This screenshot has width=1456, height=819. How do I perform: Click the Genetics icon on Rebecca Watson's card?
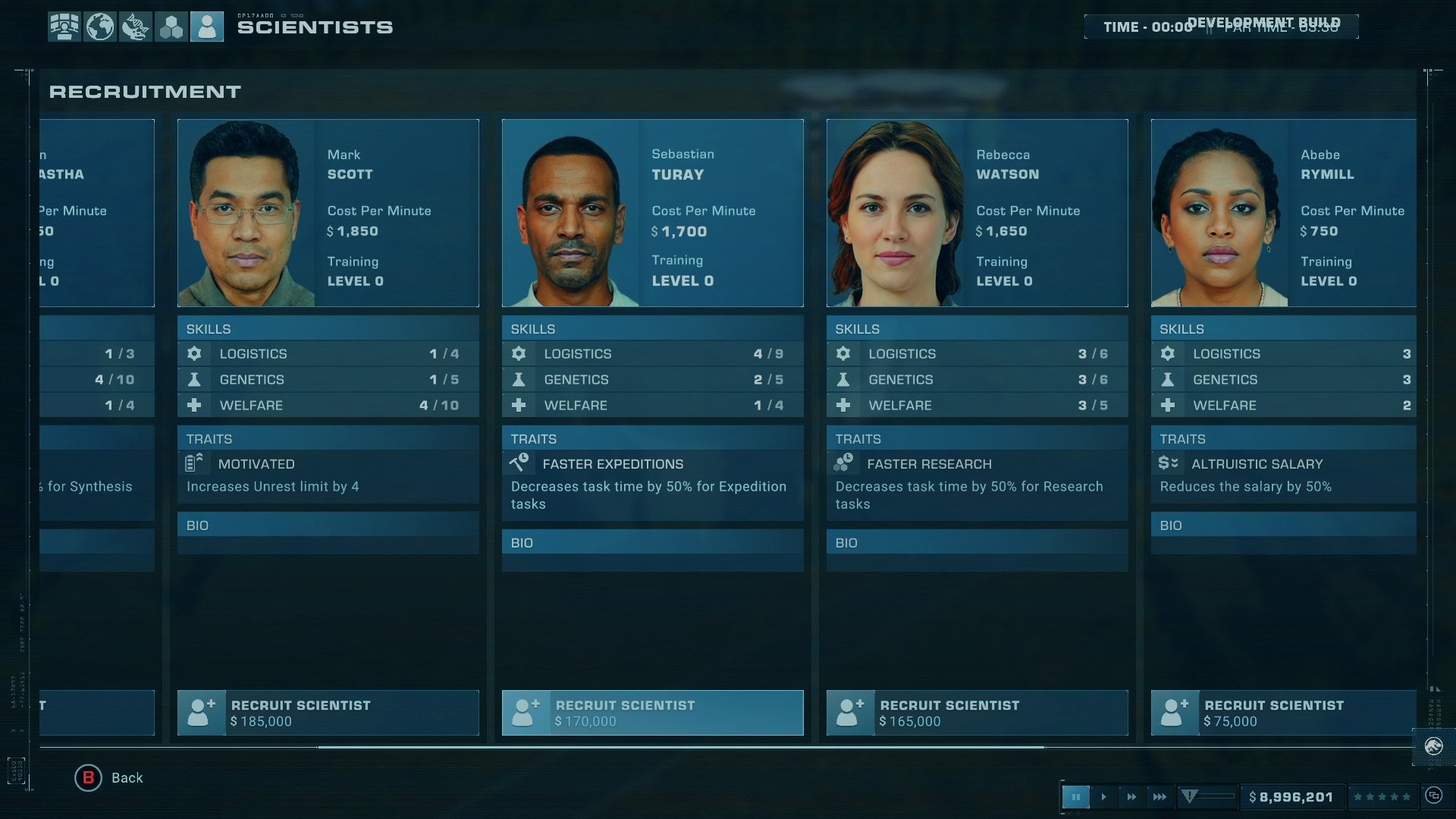tap(843, 379)
